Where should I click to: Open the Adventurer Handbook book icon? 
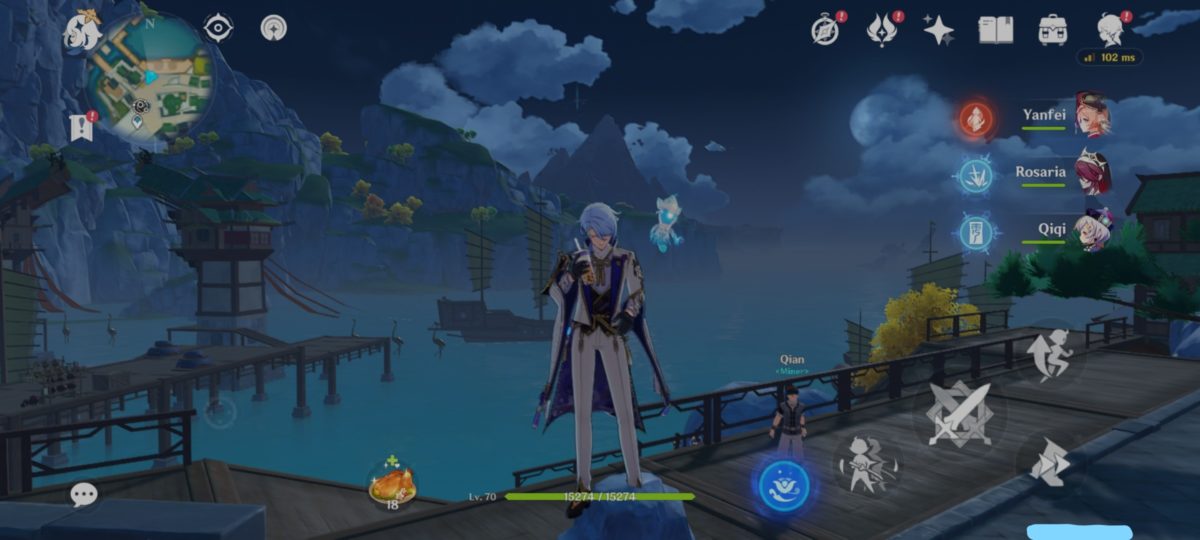click(x=995, y=30)
